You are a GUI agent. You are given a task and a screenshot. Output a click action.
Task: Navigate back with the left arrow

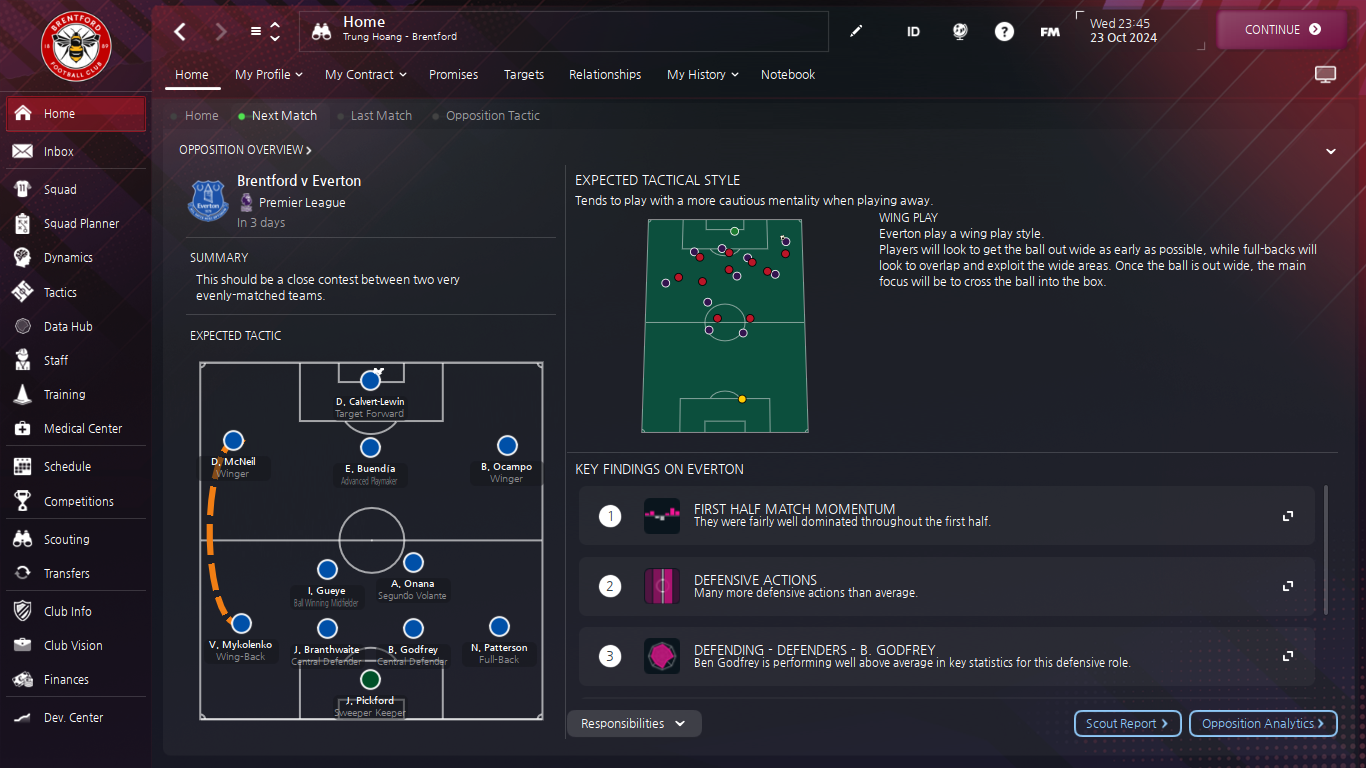point(180,32)
